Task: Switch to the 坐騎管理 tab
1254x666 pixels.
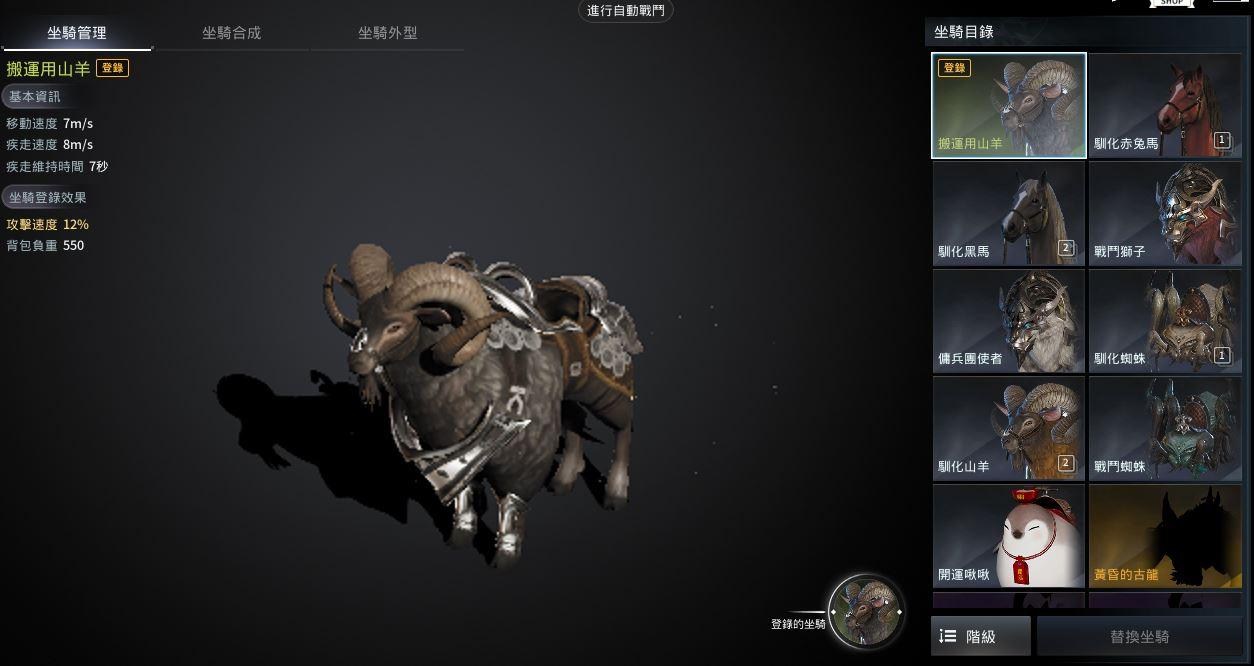Action: (77, 33)
